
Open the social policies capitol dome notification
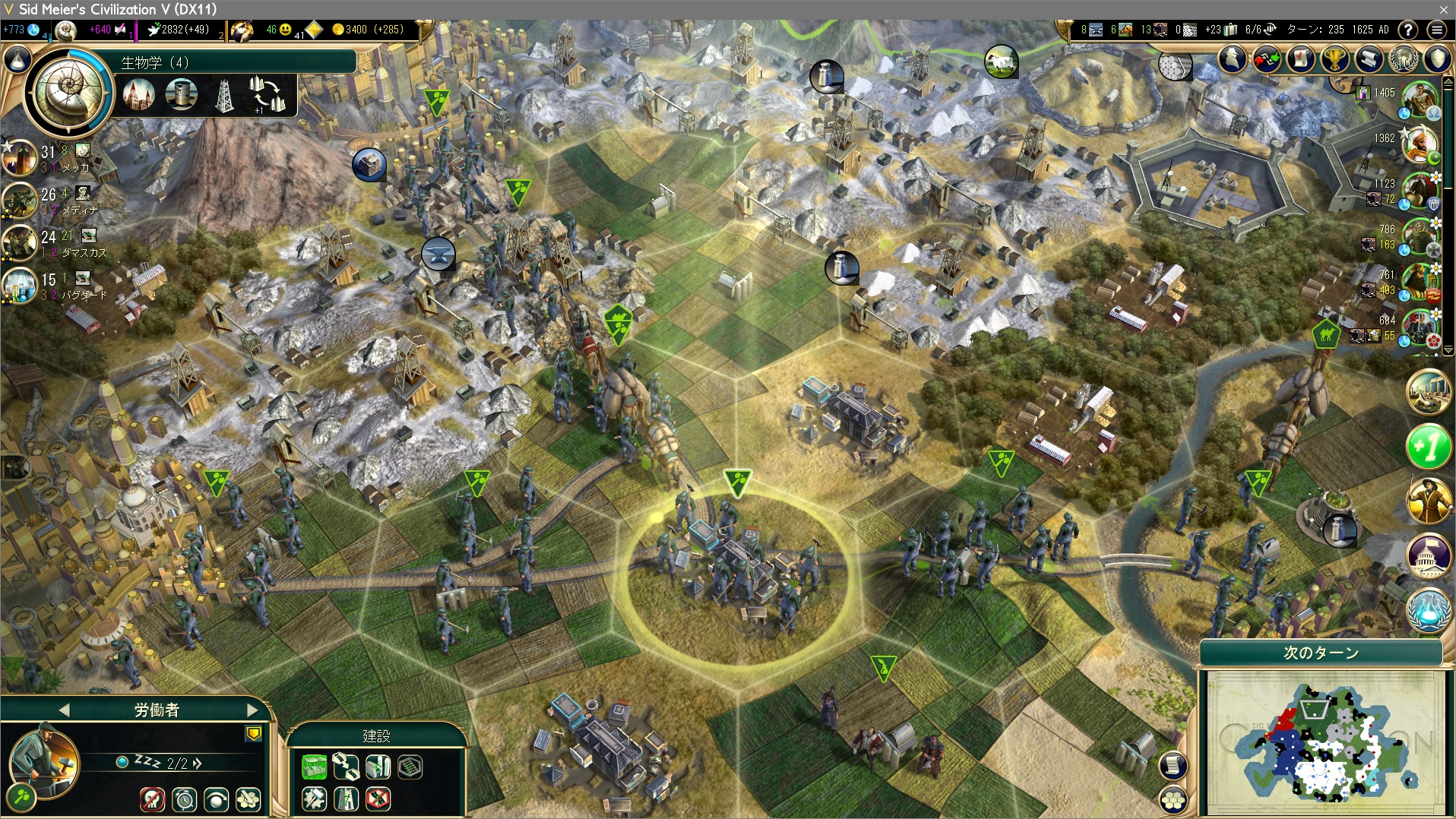[x=1428, y=554]
